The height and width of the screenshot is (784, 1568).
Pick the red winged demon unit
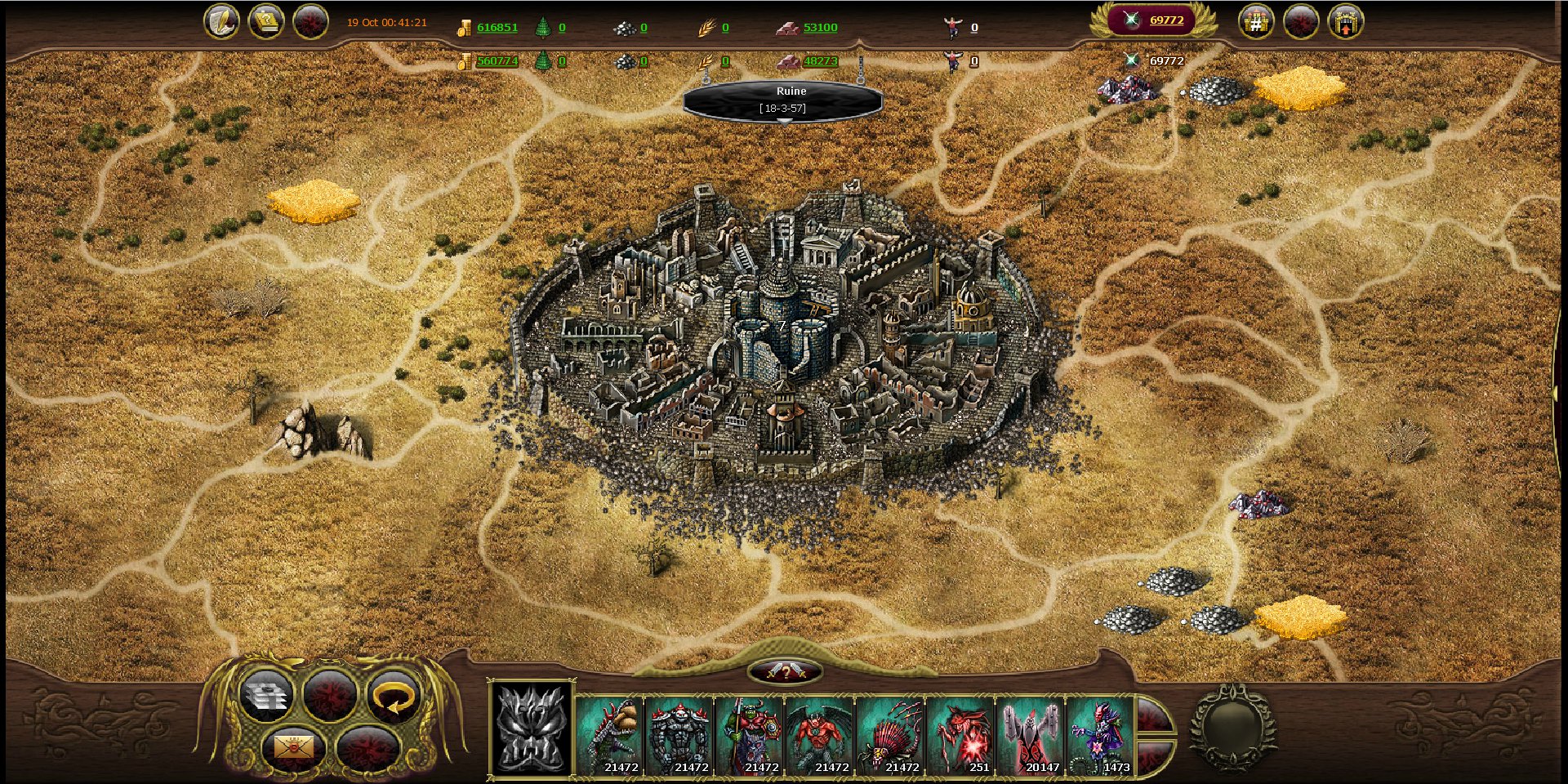point(821,735)
